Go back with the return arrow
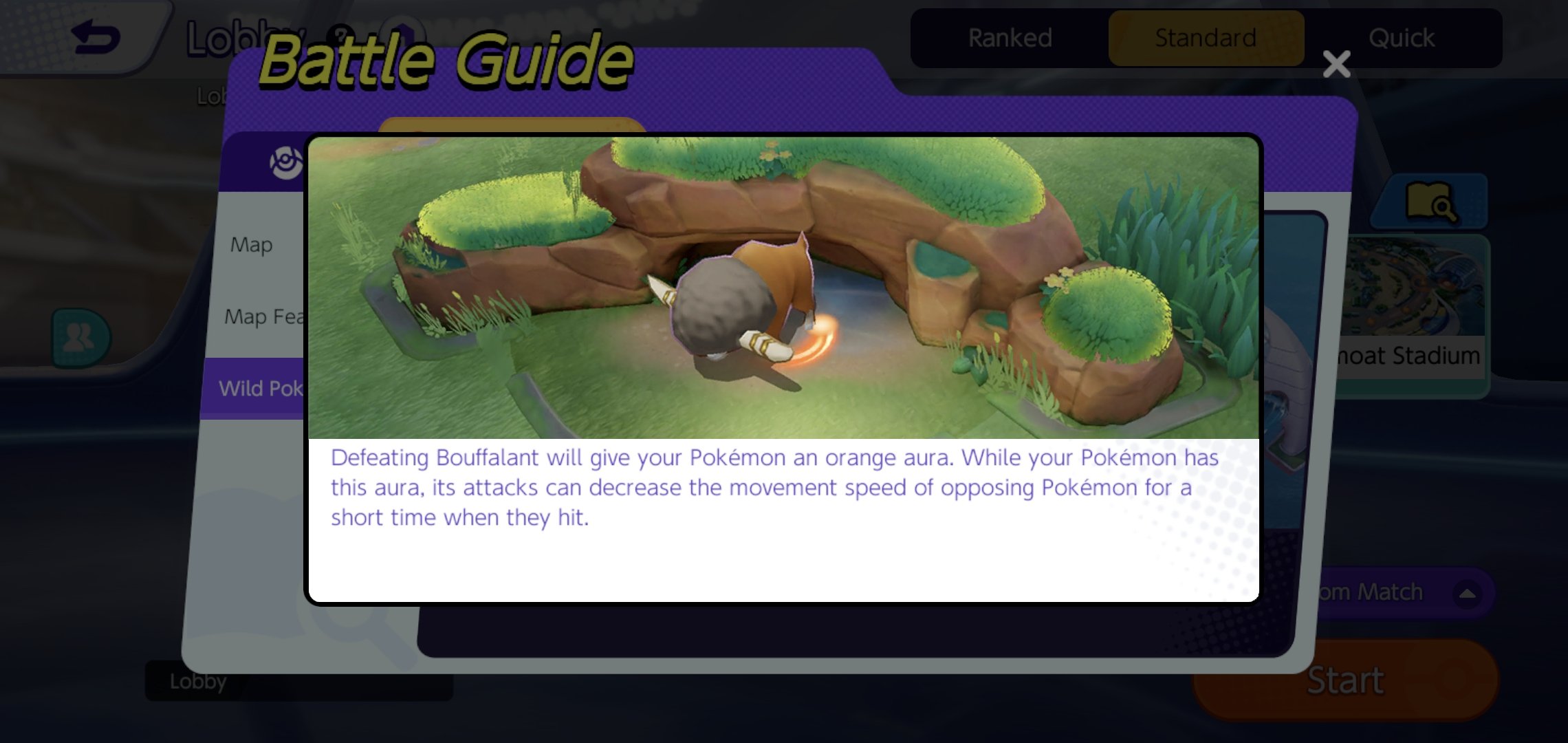The height and width of the screenshot is (743, 1568). [x=96, y=37]
